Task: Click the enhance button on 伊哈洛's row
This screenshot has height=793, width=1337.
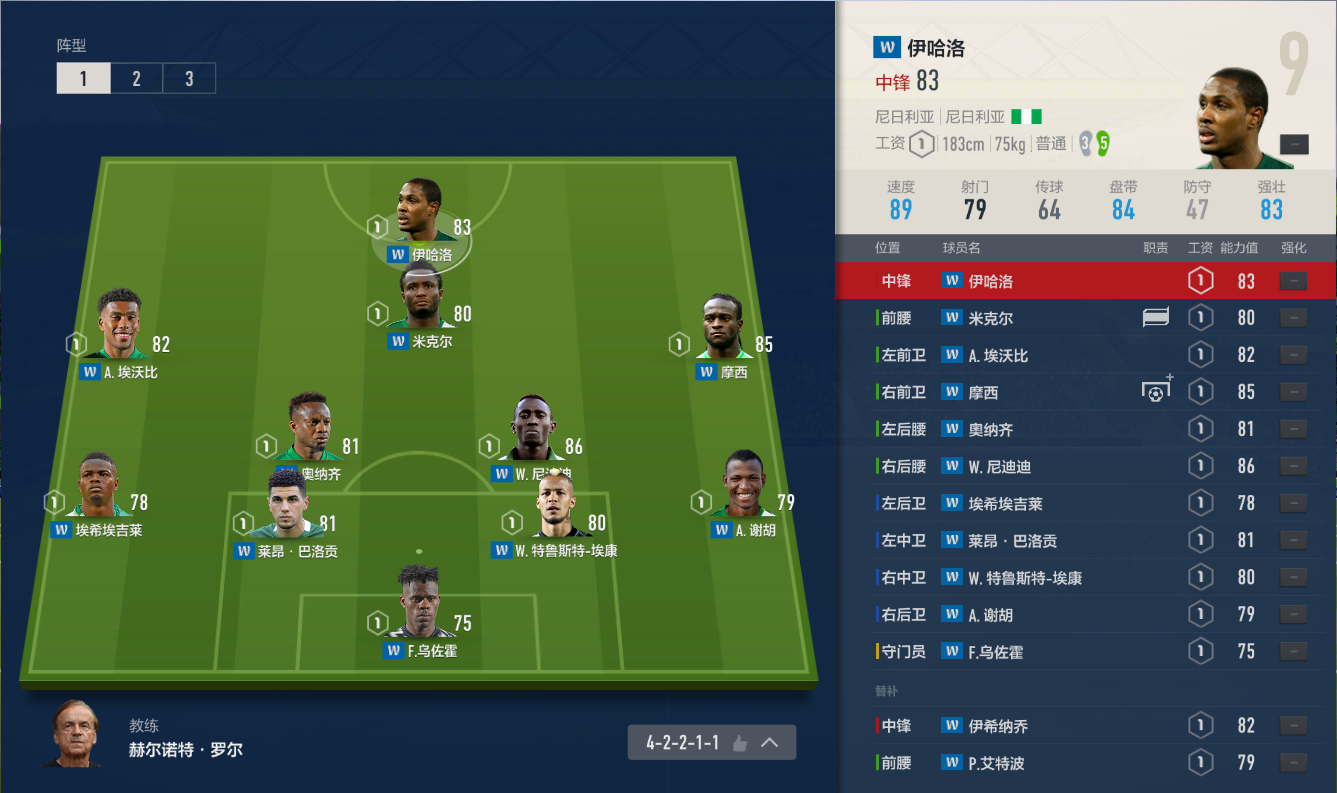Action: pyautogui.click(x=1293, y=281)
